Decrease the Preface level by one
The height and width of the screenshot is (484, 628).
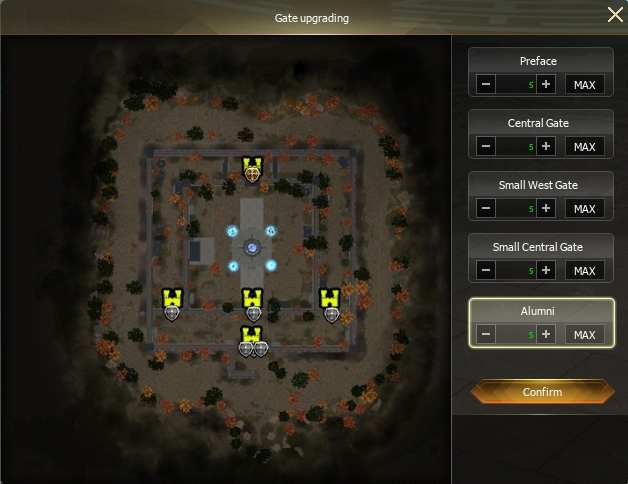click(x=486, y=85)
